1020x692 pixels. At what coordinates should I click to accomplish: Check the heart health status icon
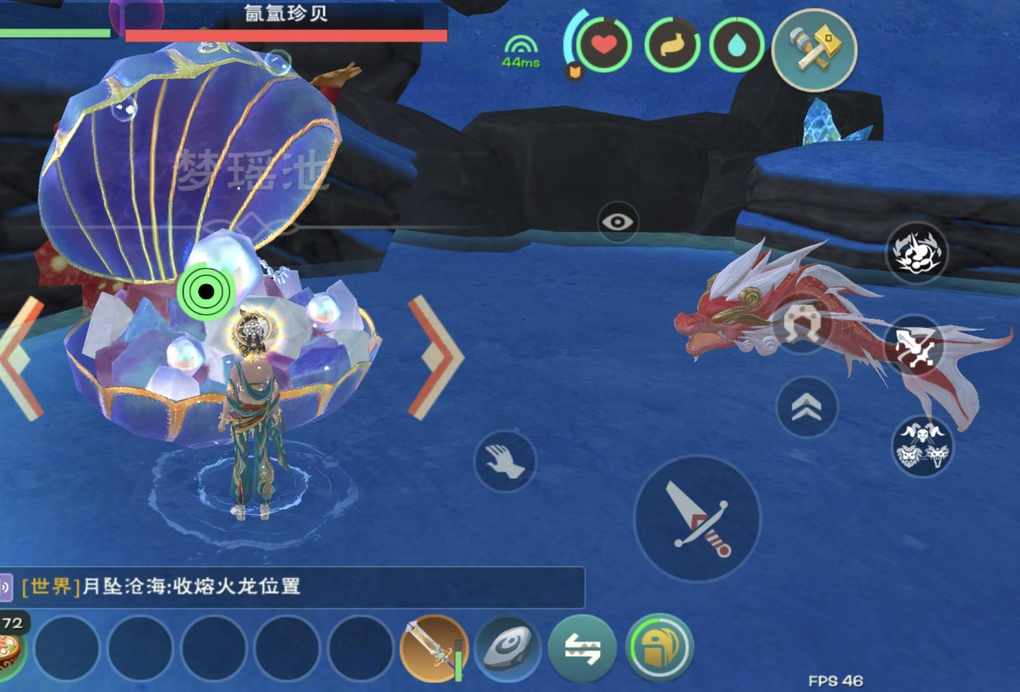pyautogui.click(x=604, y=45)
